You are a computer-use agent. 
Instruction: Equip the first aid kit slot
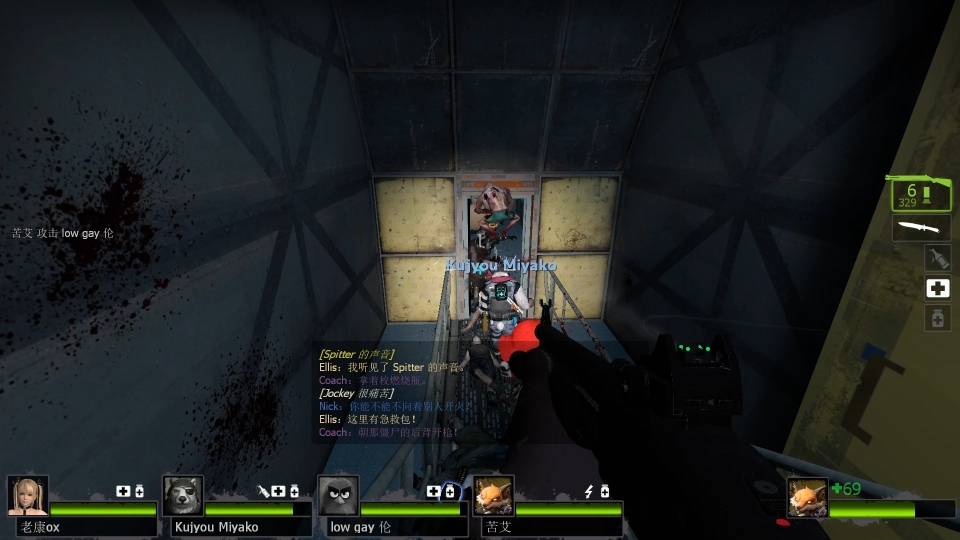937,289
